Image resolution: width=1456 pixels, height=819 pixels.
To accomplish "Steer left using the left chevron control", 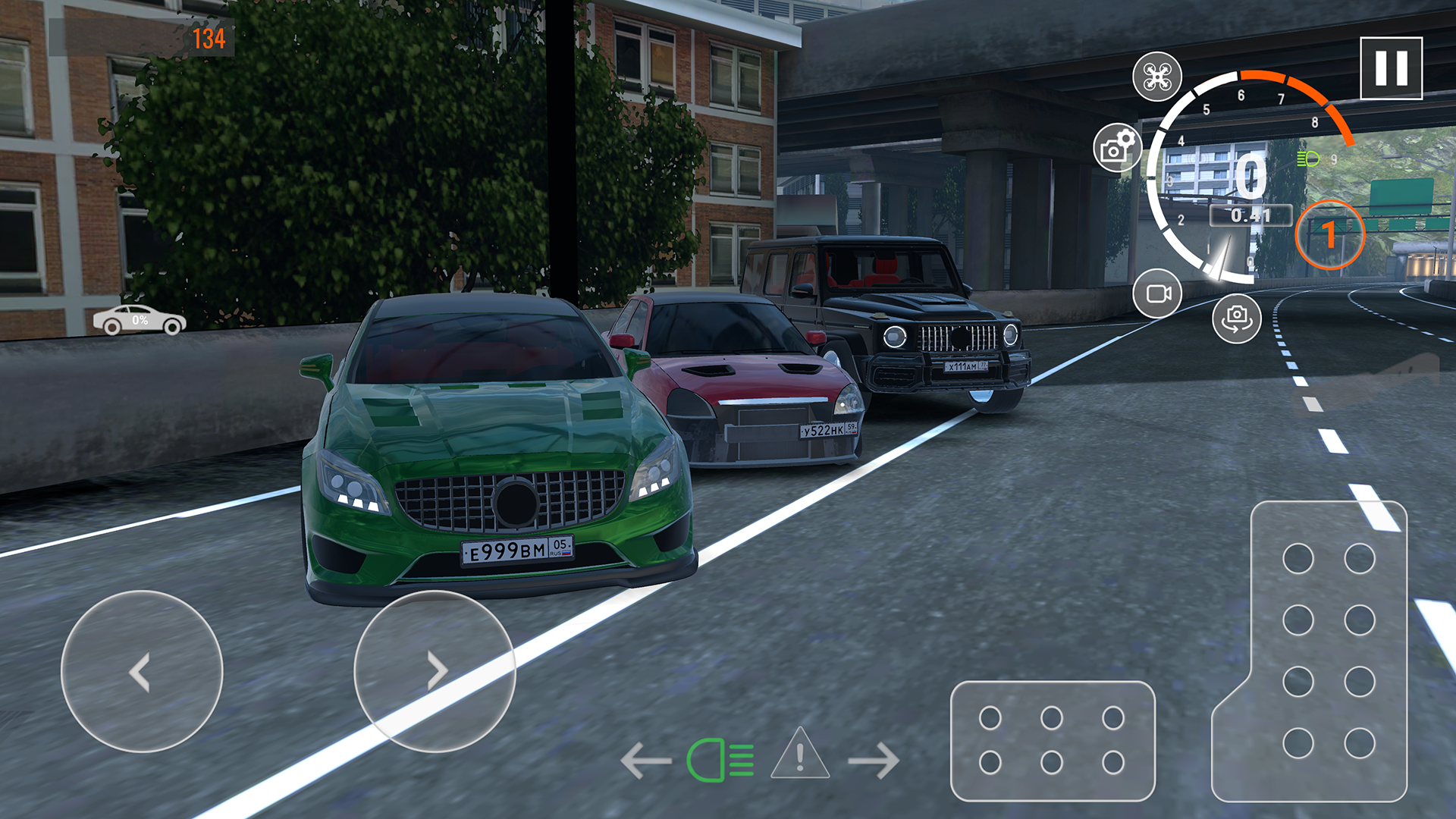I will (x=143, y=670).
